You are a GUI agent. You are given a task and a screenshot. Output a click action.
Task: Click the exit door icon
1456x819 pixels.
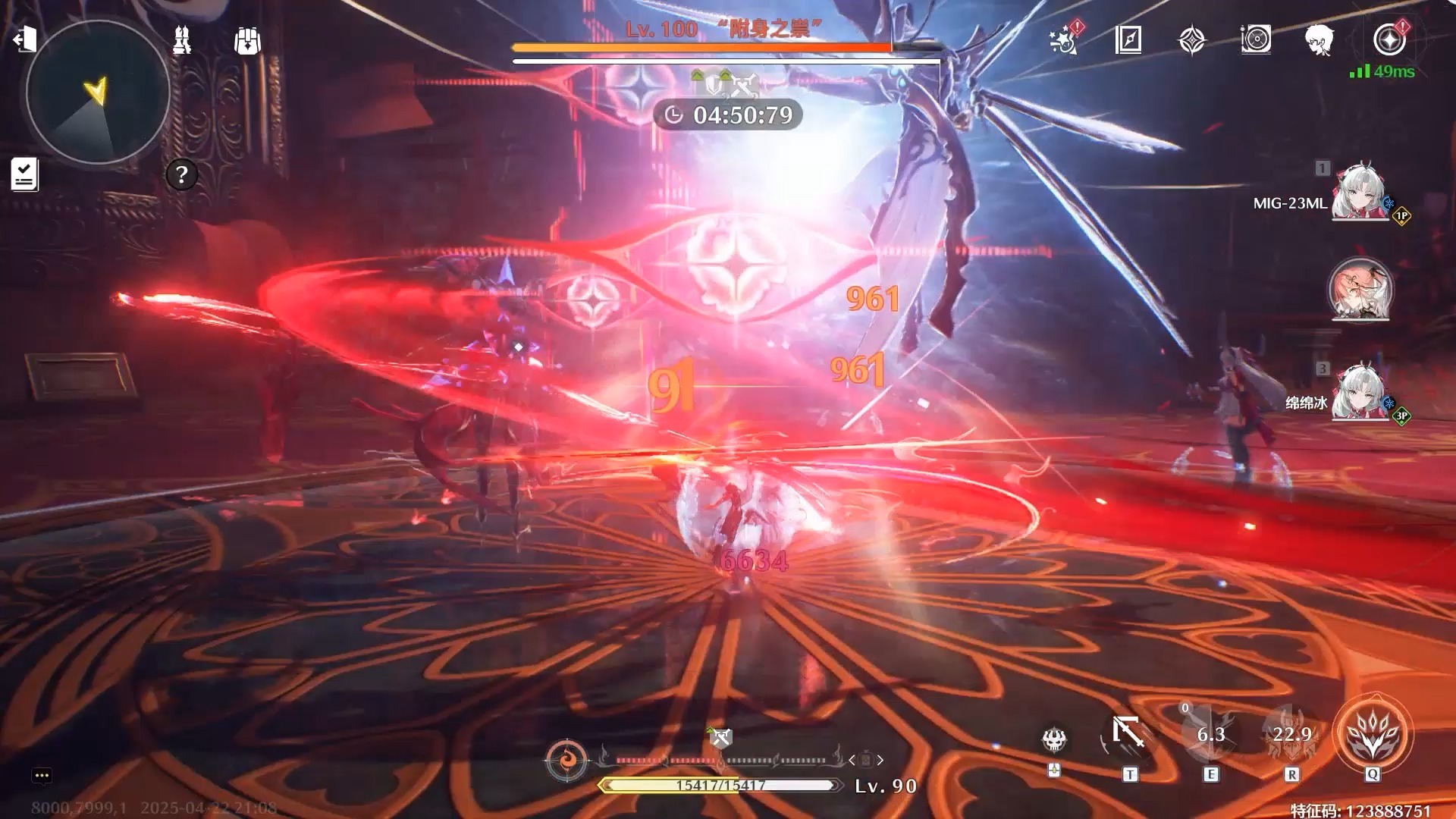tap(25, 39)
